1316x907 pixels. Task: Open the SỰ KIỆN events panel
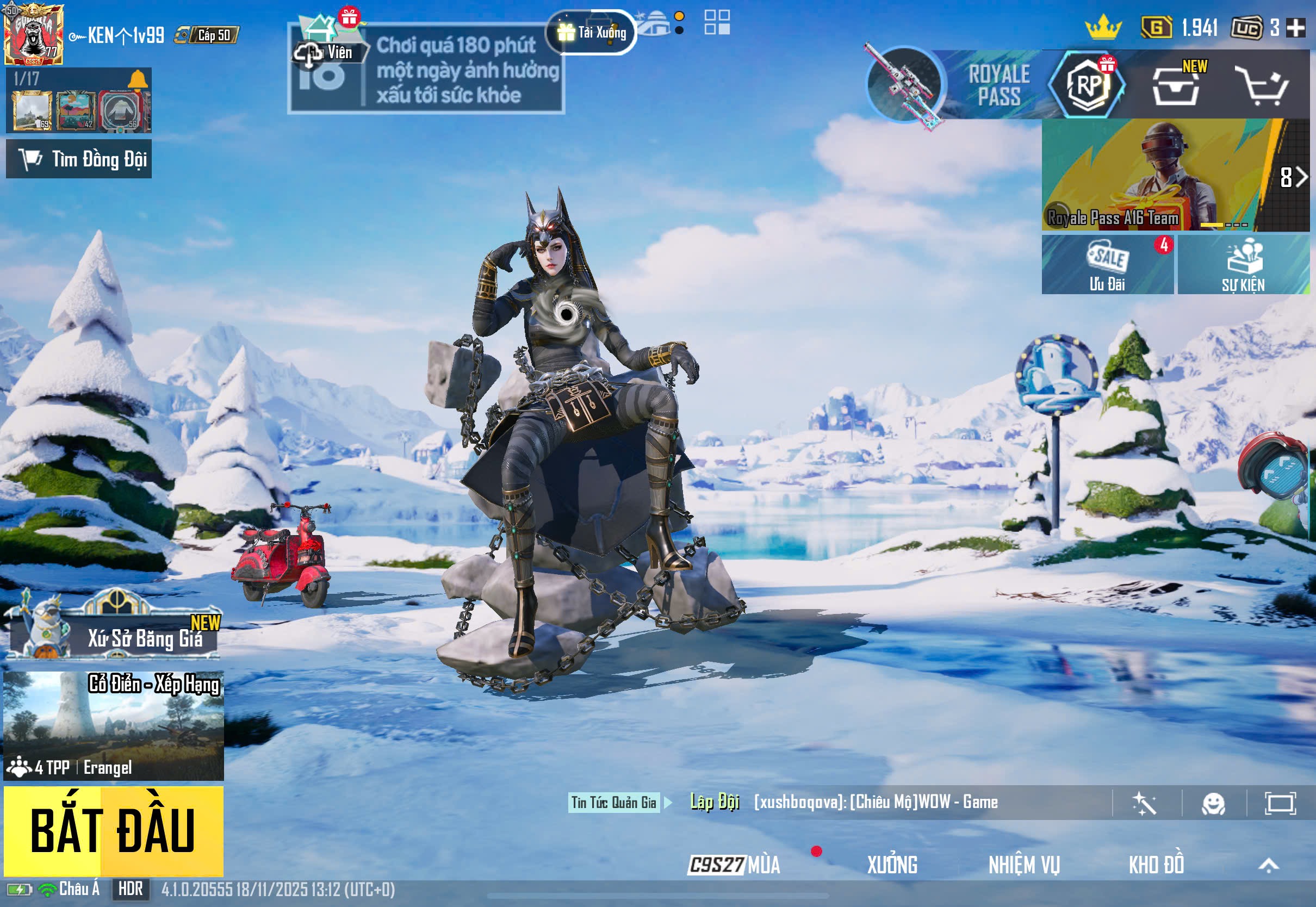click(x=1243, y=265)
